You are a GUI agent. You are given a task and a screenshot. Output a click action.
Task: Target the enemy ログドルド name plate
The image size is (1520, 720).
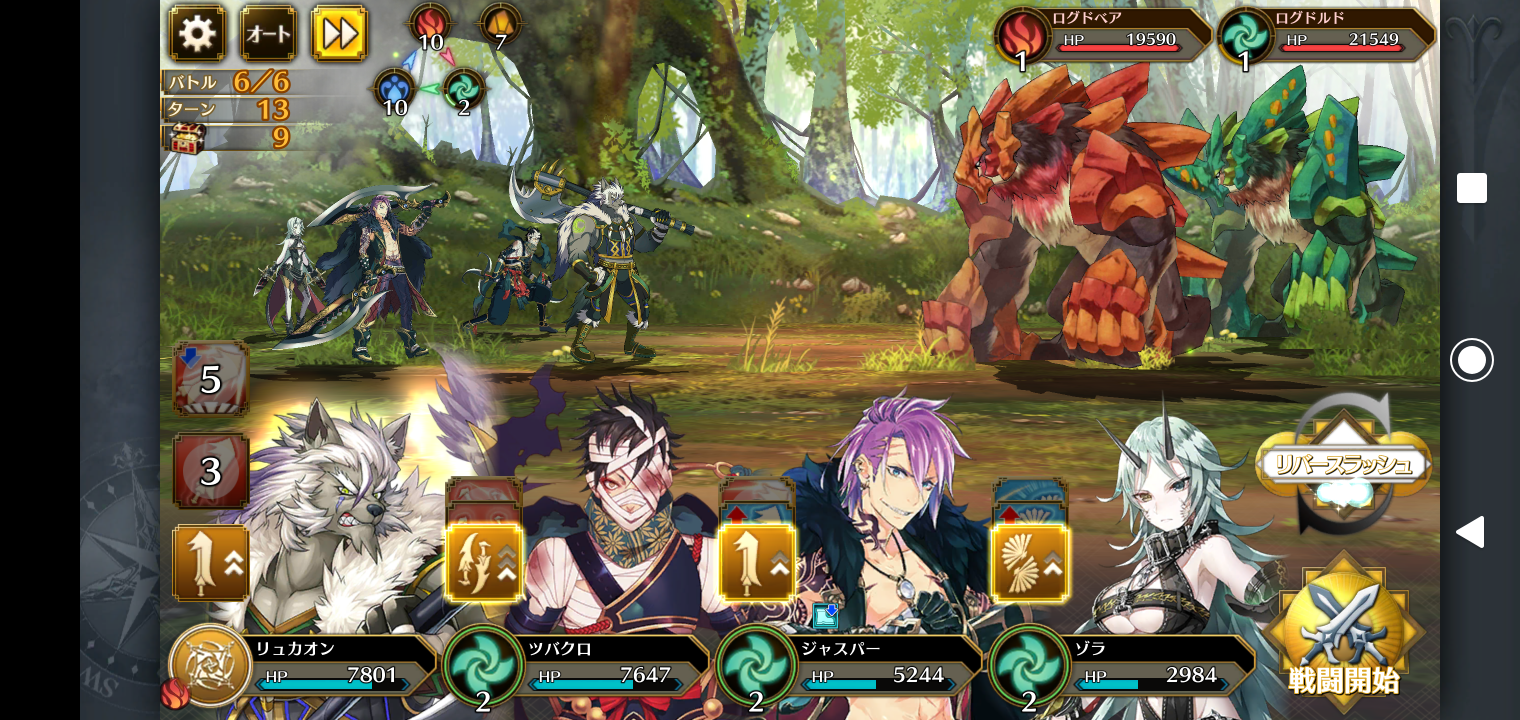pos(1327,35)
